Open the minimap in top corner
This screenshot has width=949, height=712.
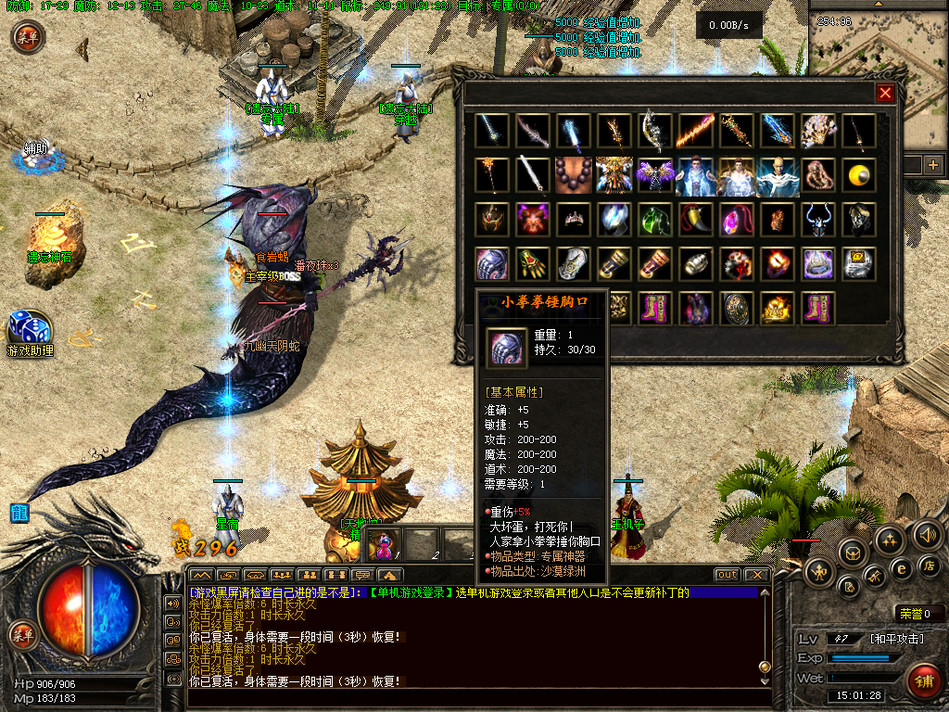coord(878,50)
